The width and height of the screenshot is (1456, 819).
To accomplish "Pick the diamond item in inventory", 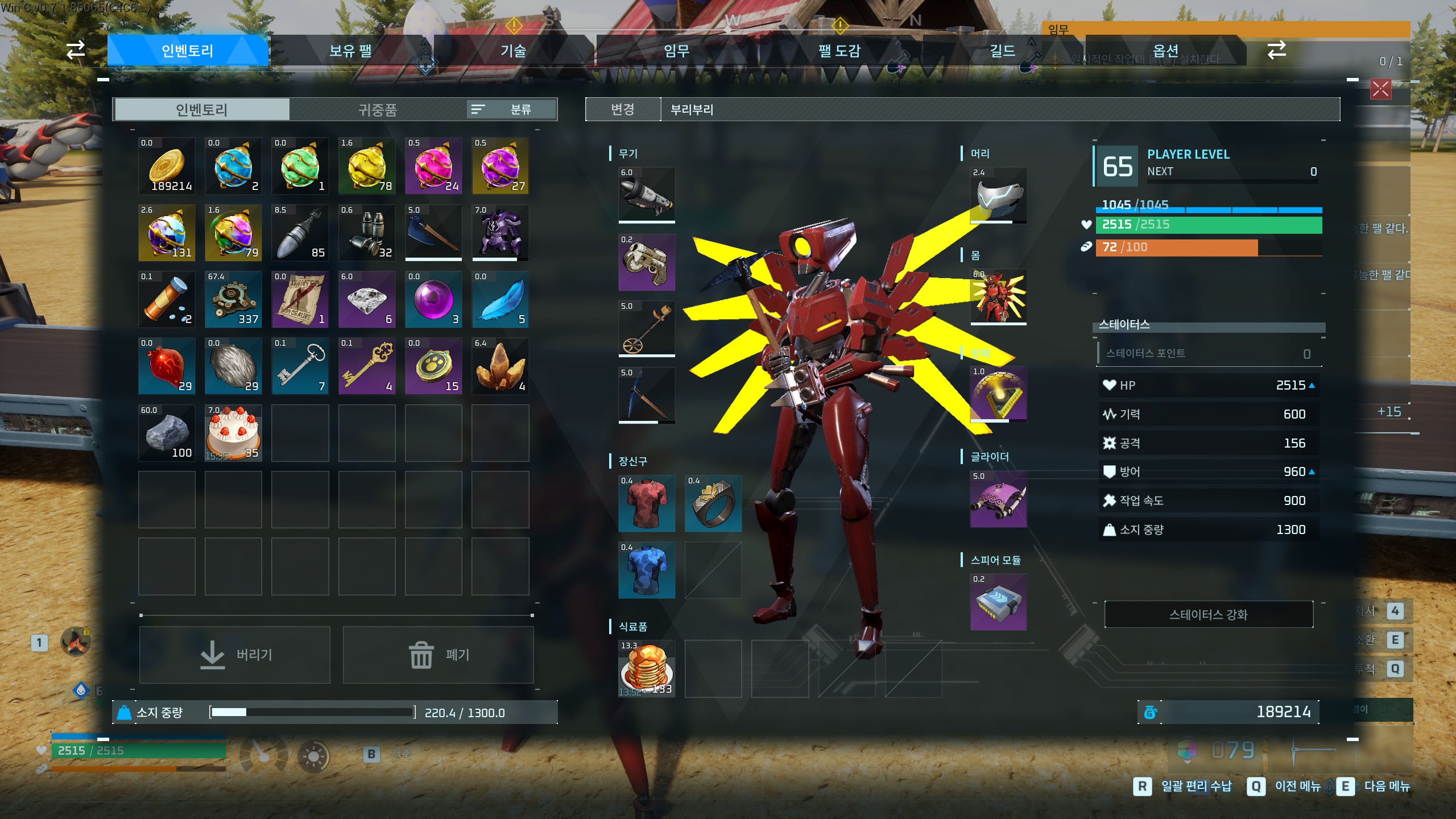I will point(367,300).
